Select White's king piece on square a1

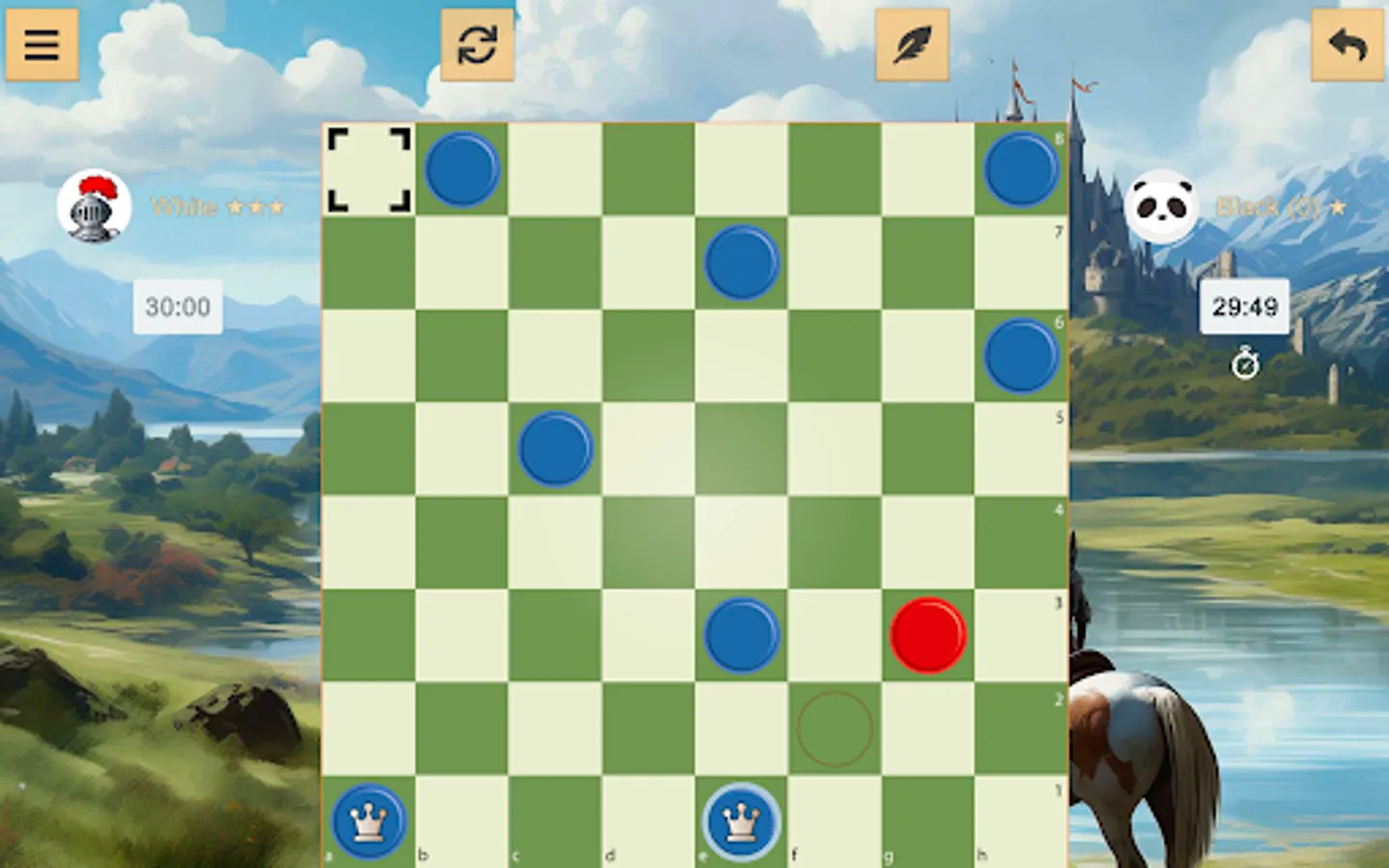tap(367, 821)
